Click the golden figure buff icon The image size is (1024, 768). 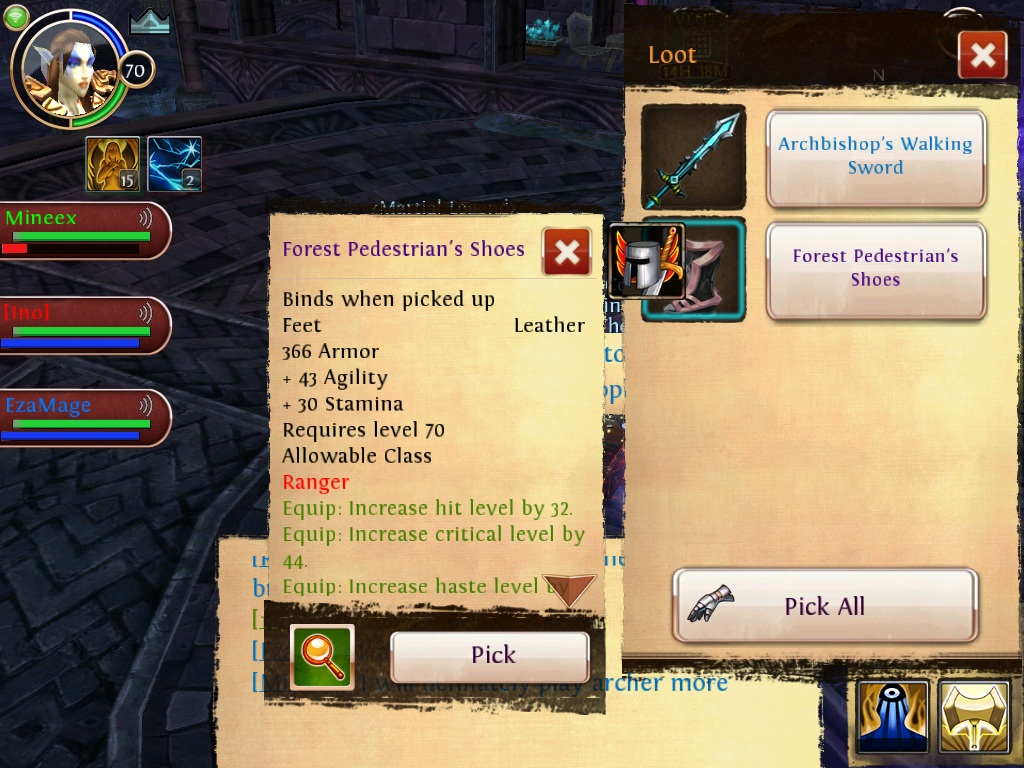pyautogui.click(x=112, y=164)
